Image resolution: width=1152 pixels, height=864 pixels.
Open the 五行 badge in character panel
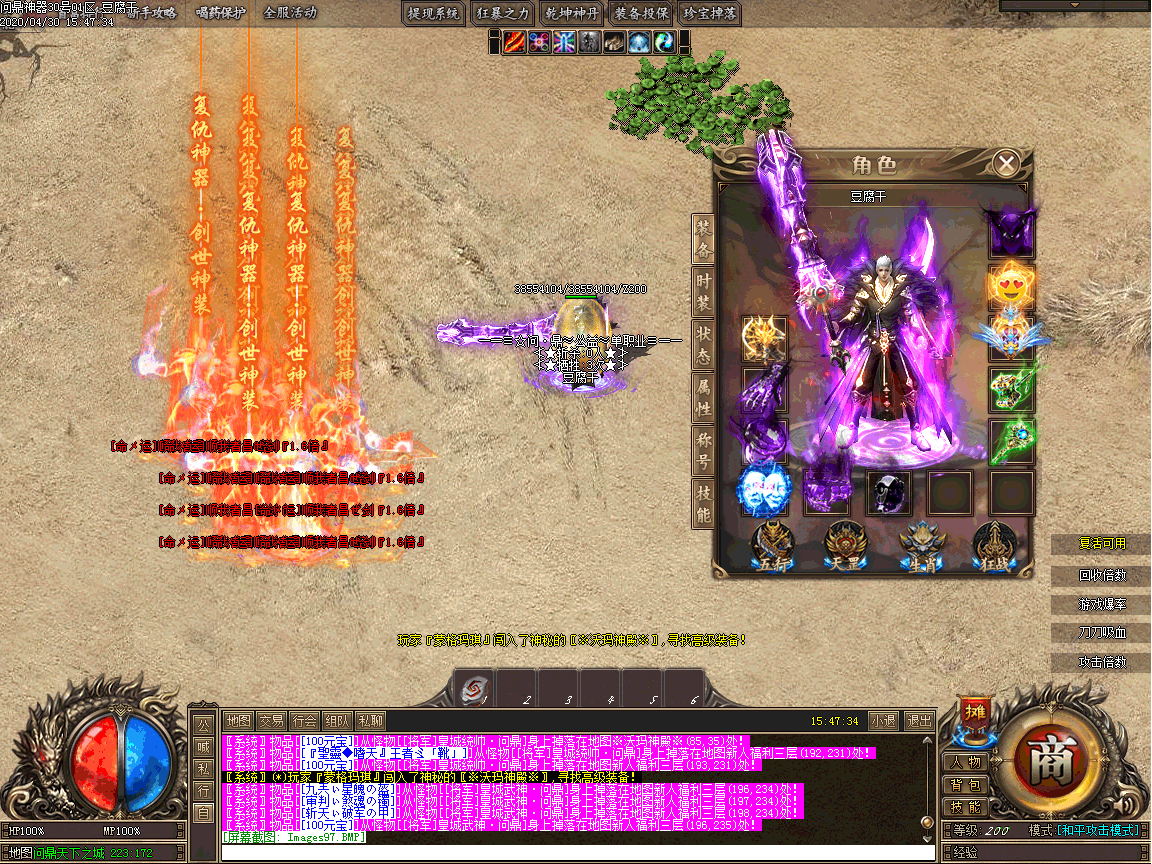click(769, 546)
